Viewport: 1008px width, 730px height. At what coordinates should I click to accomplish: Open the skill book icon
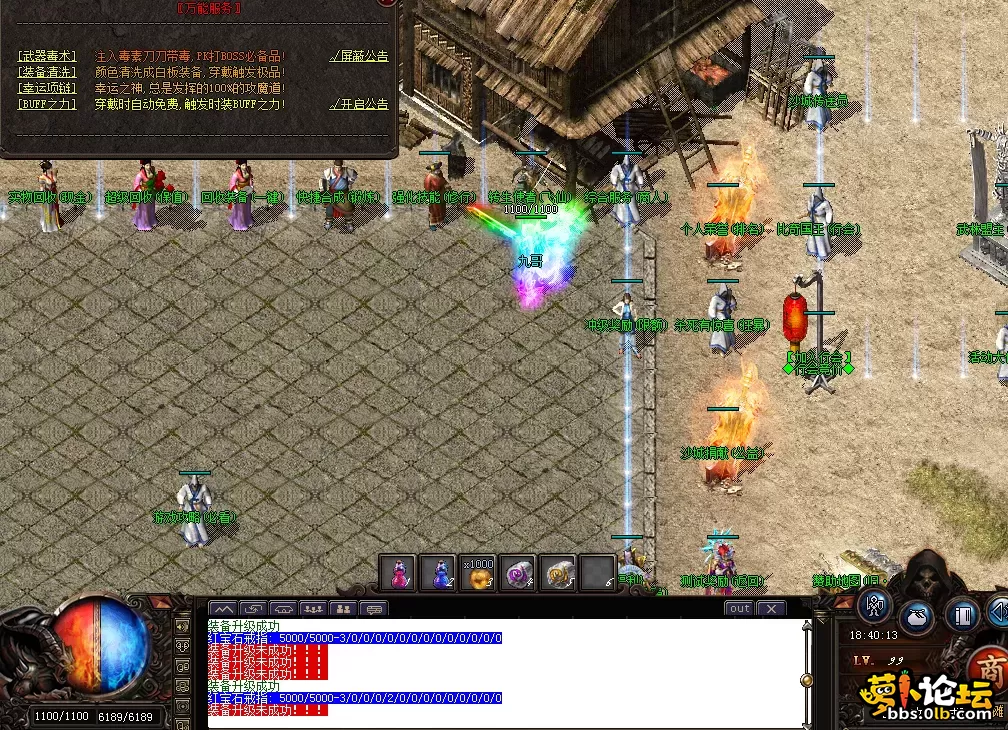tap(961, 612)
